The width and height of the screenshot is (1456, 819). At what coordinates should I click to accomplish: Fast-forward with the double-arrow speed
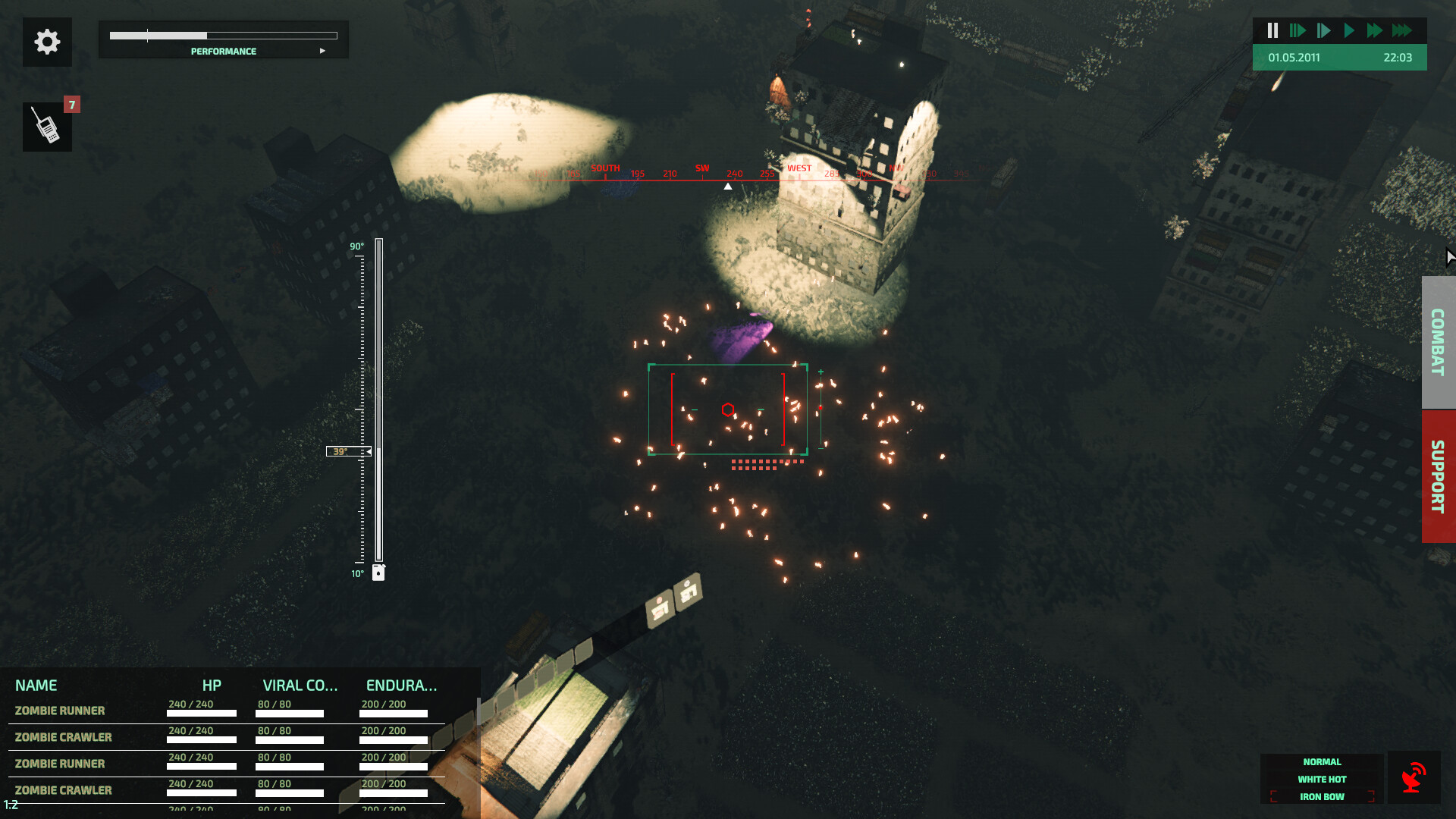pos(1374,30)
